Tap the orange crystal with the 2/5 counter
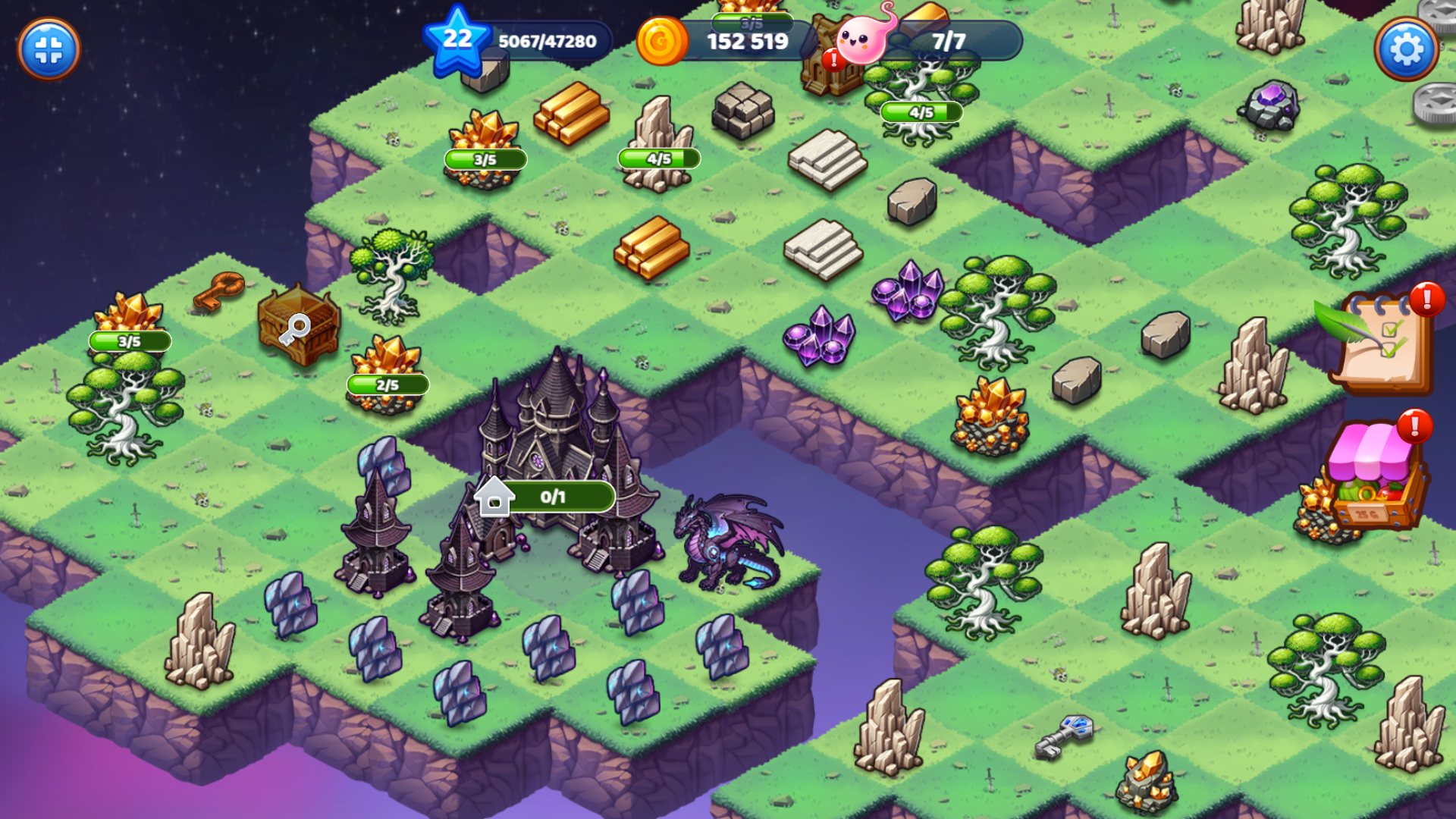The width and height of the screenshot is (1456, 819). (x=387, y=364)
